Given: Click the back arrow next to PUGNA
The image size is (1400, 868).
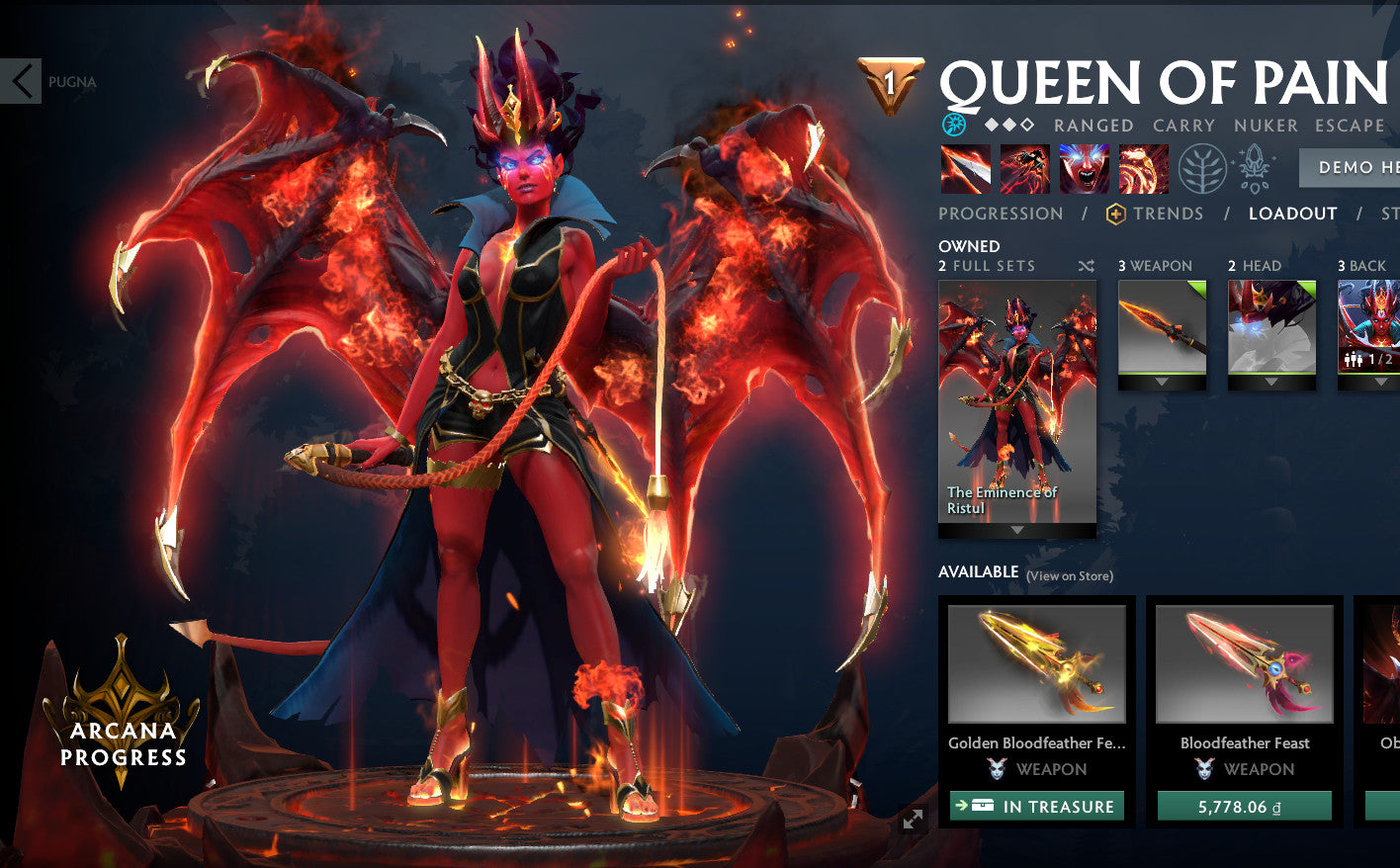Looking at the screenshot, I should point(21,81).
